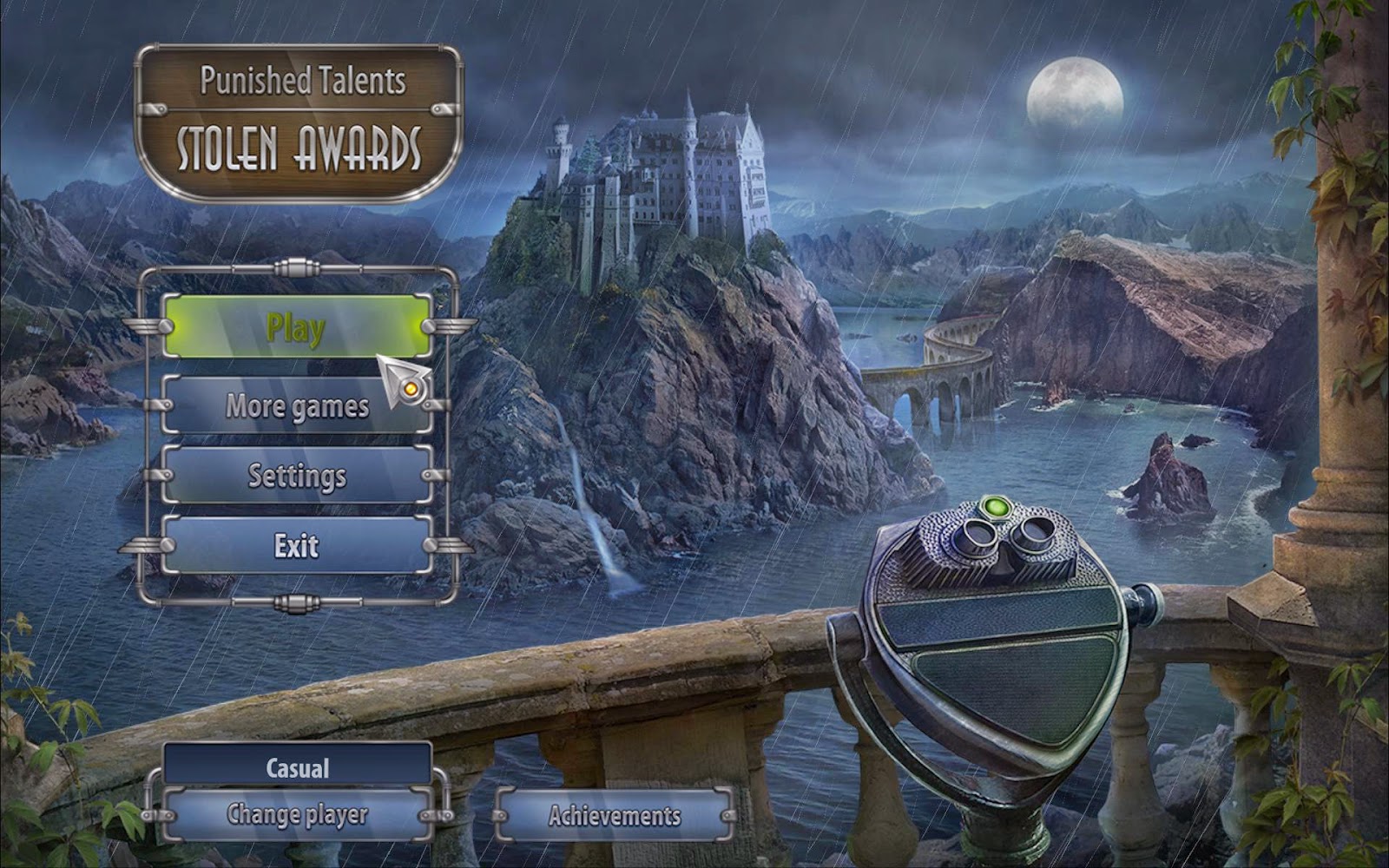Choose Exit to quit the game
The width and height of the screenshot is (1389, 868).
pos(296,545)
